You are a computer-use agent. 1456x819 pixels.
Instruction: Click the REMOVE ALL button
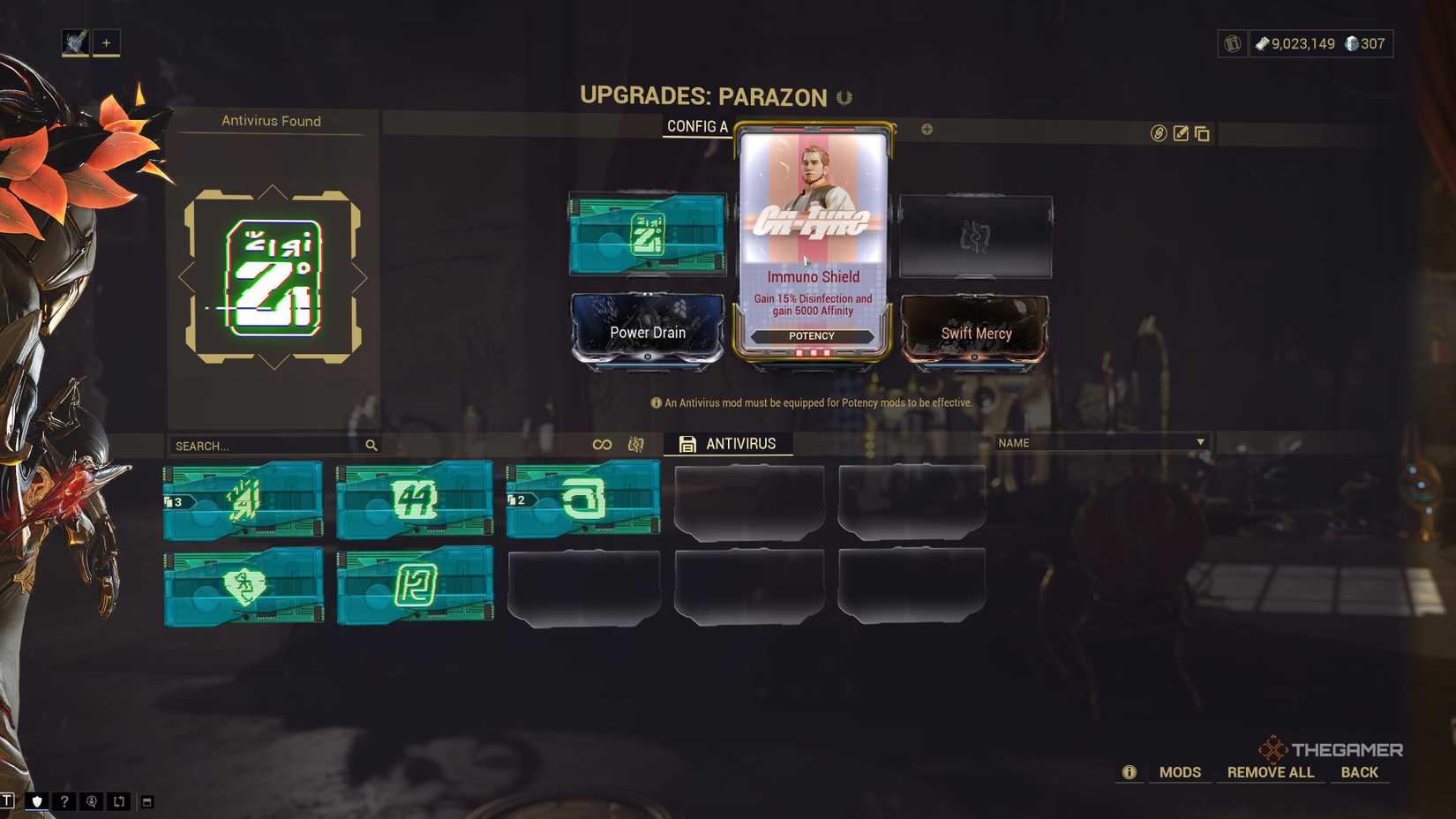tap(1270, 771)
